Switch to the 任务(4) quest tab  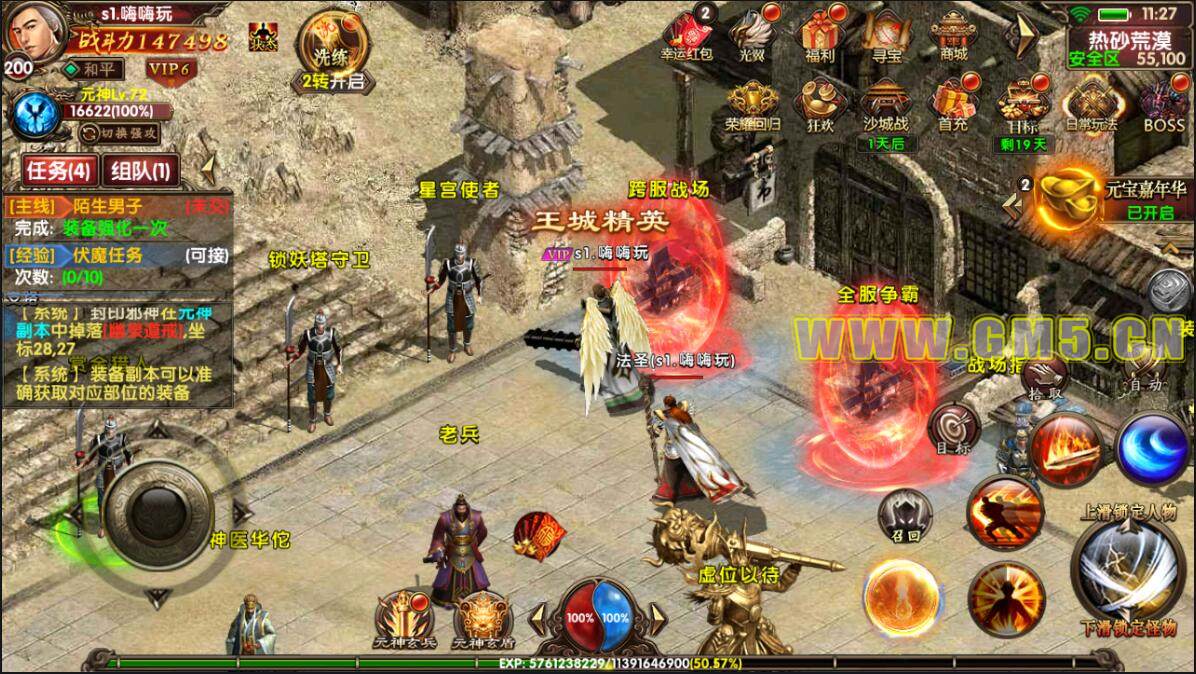coord(58,171)
